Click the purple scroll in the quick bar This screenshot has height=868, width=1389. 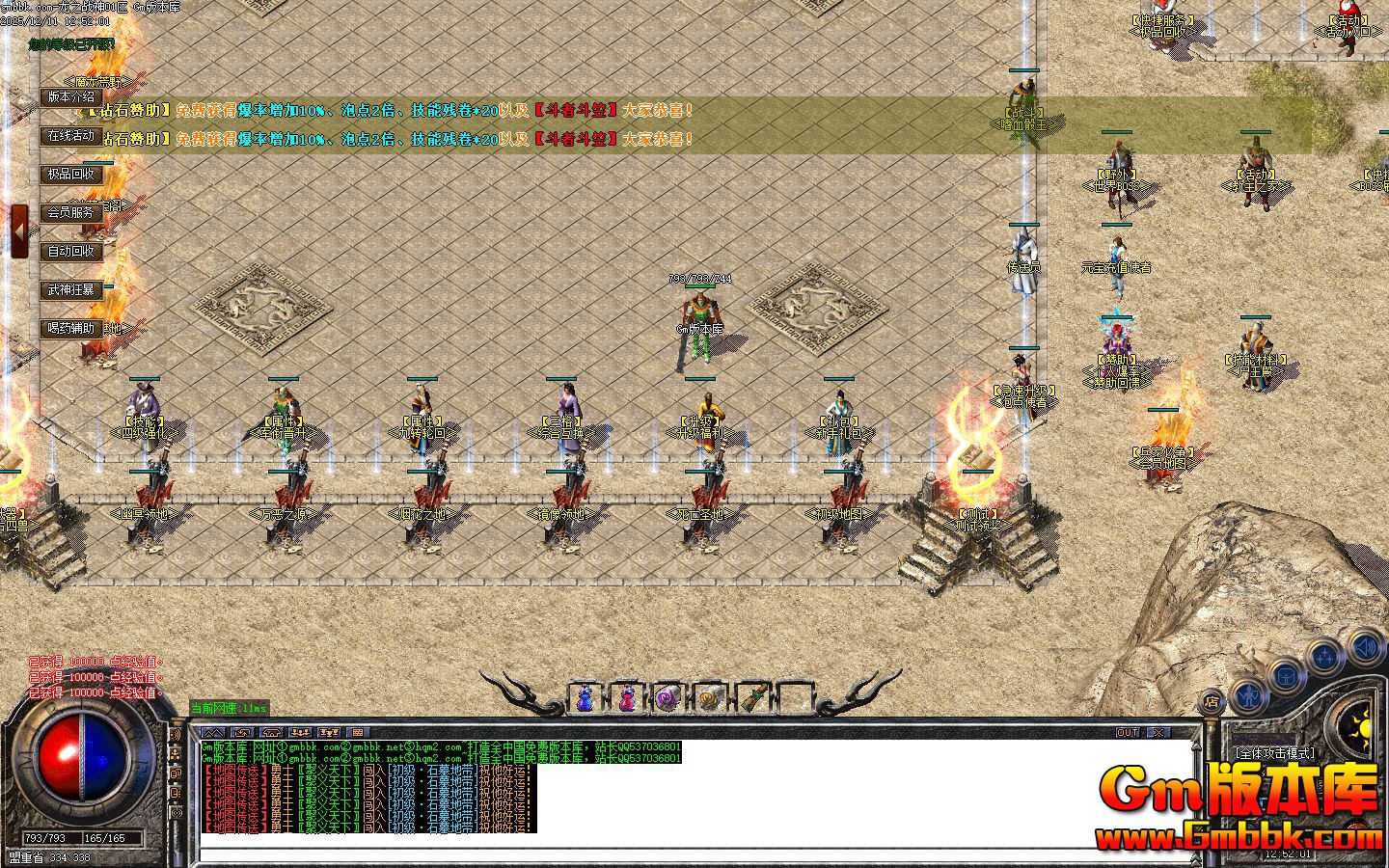pyautogui.click(x=667, y=696)
